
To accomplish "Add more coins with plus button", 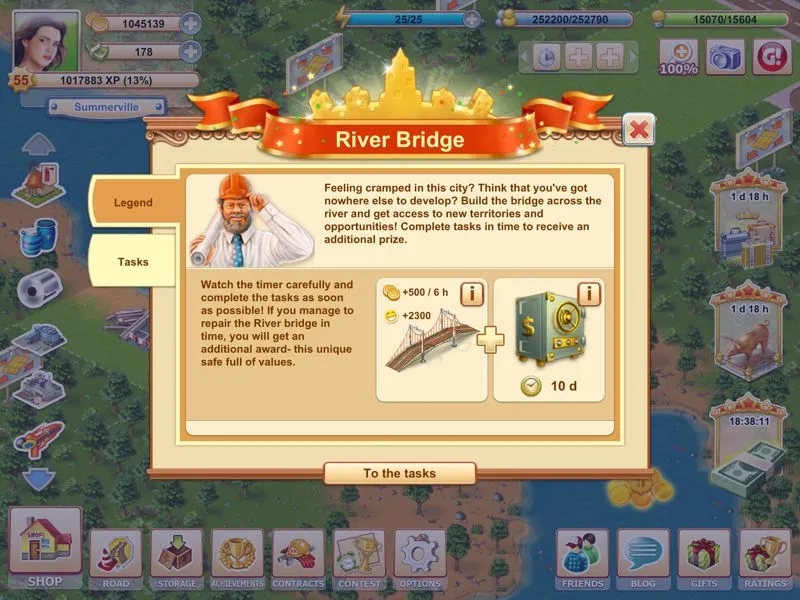I will point(190,23).
